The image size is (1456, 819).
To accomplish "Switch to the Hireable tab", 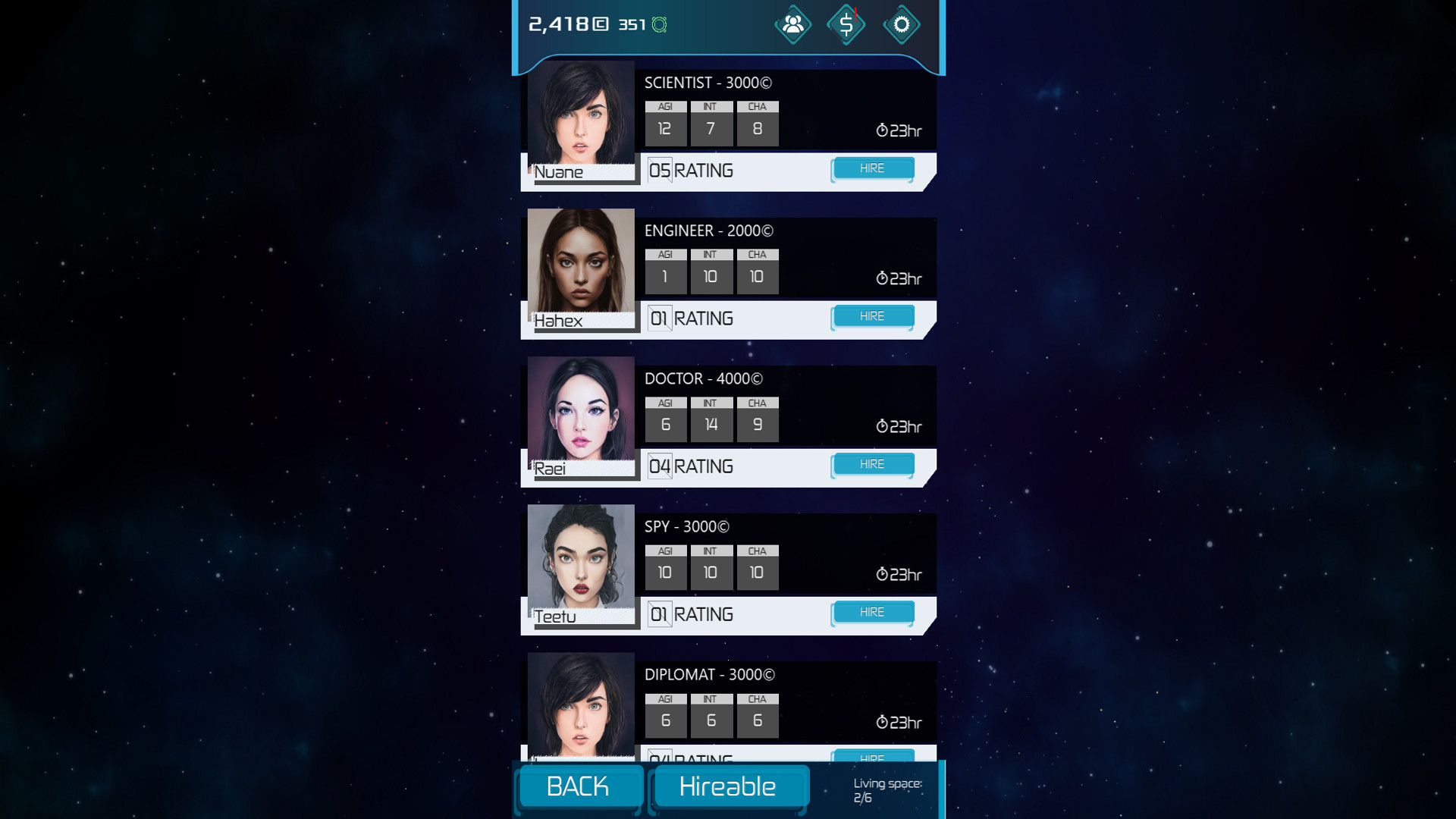I will tap(729, 786).
